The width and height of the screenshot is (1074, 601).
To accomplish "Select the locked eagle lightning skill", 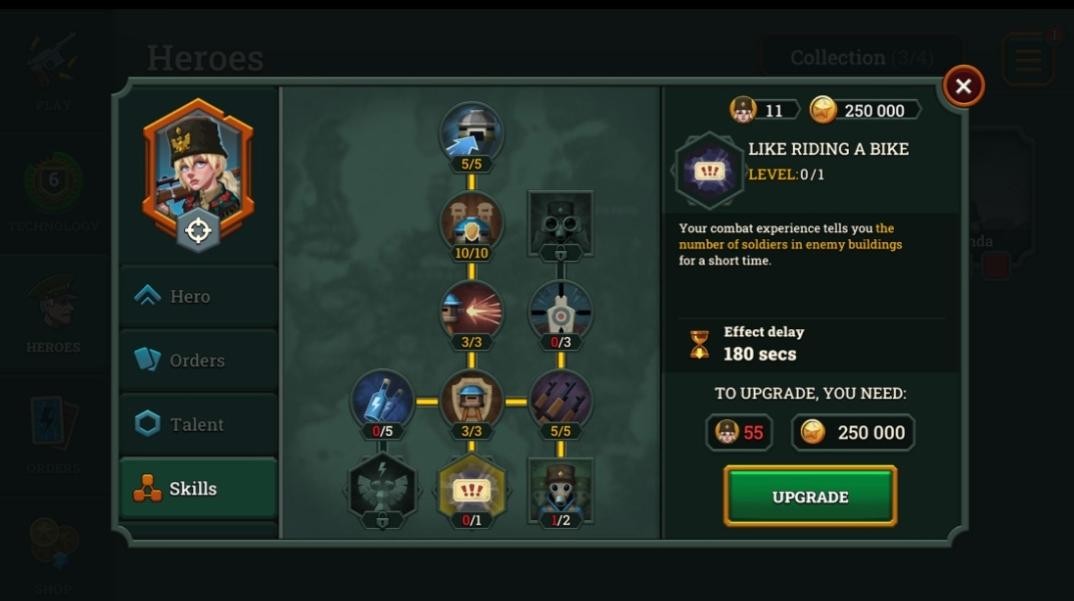I will coord(382,487).
